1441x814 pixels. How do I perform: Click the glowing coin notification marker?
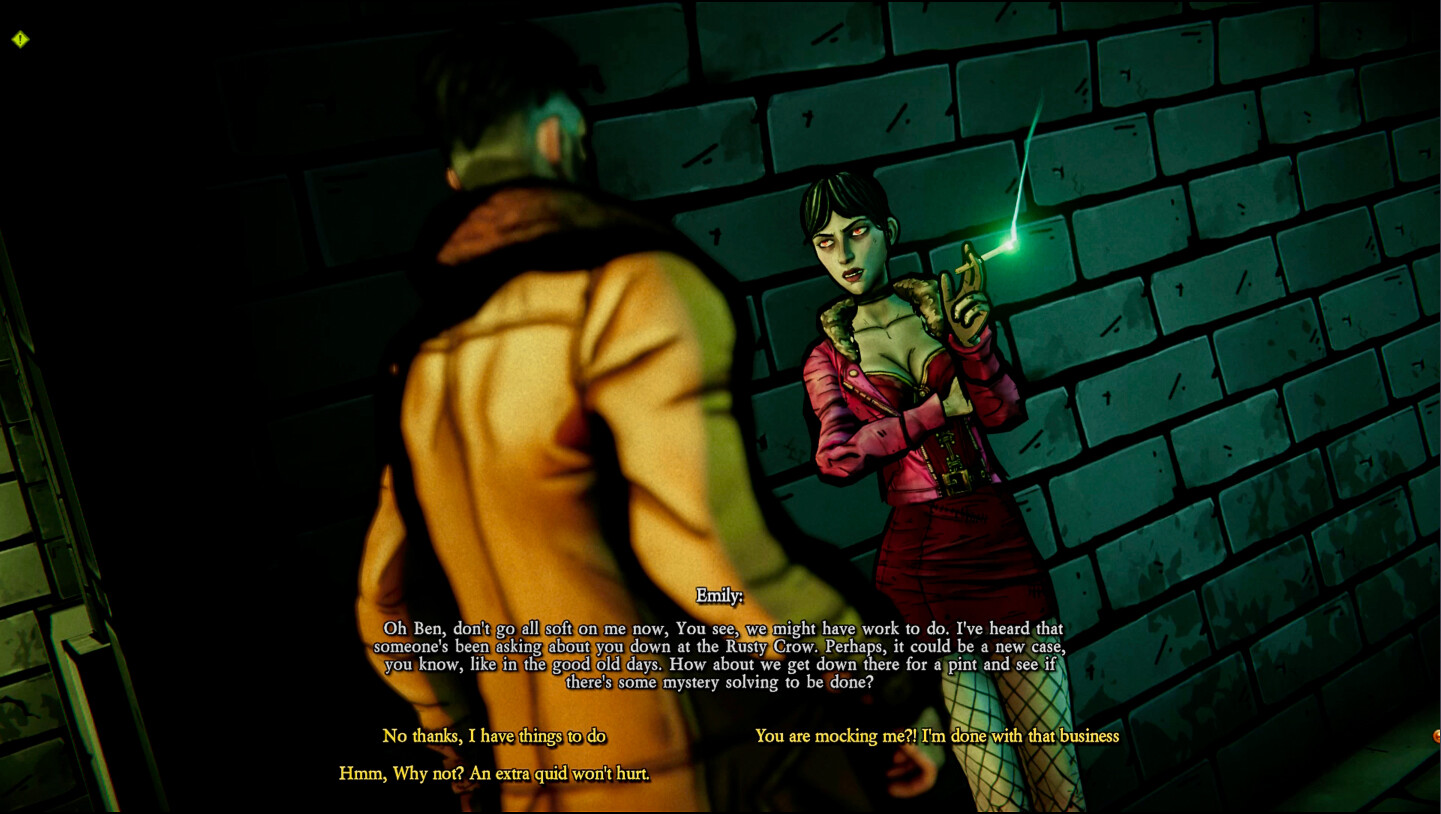tap(1437, 736)
